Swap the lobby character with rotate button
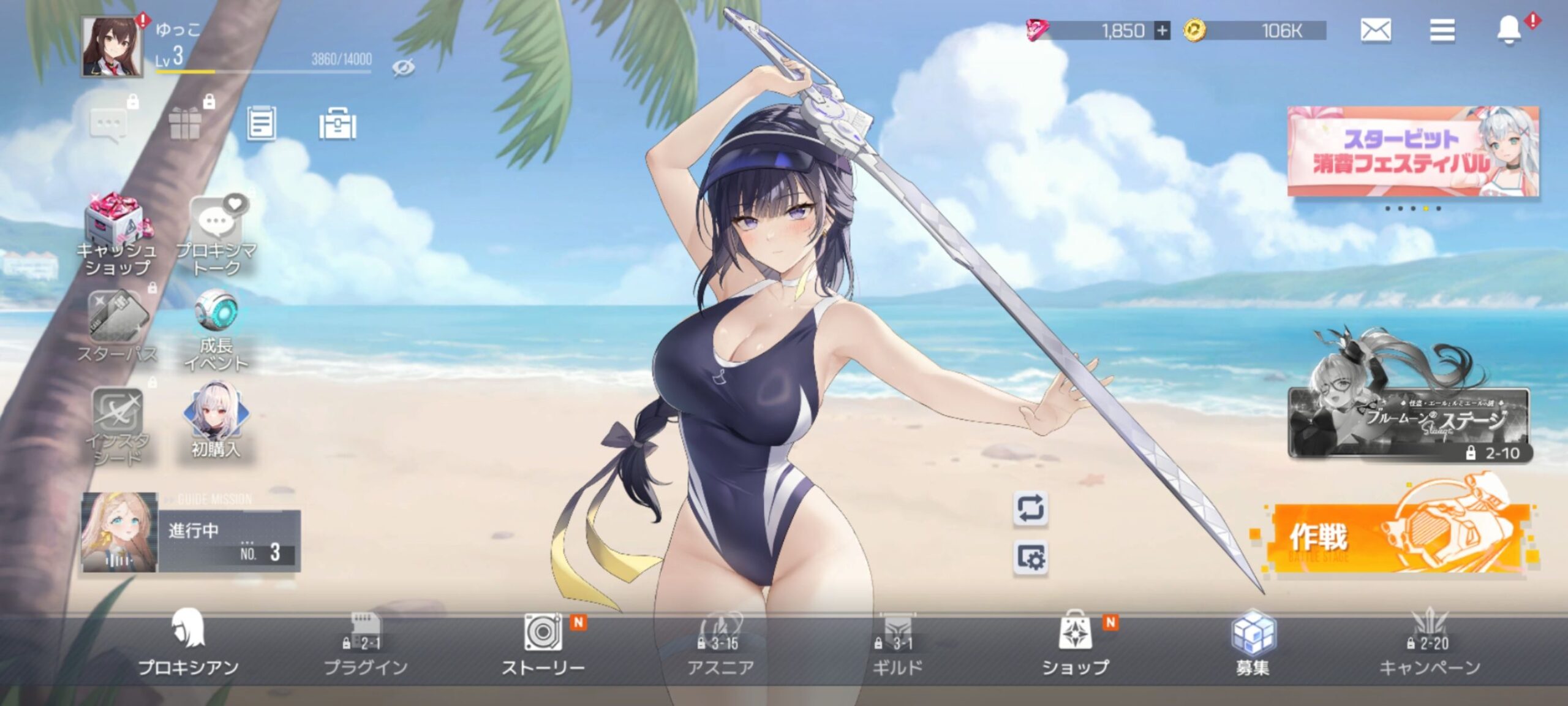The image size is (1568, 706). (x=1030, y=509)
